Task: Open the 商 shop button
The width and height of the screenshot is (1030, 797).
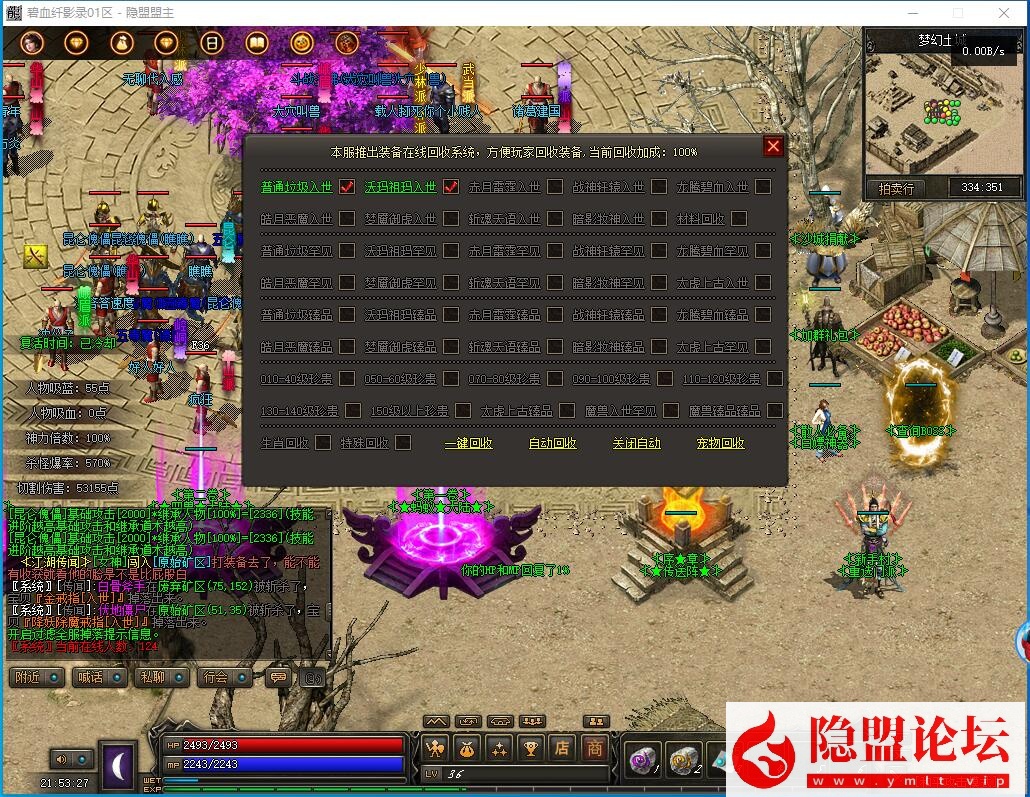Action: pyautogui.click(x=595, y=747)
